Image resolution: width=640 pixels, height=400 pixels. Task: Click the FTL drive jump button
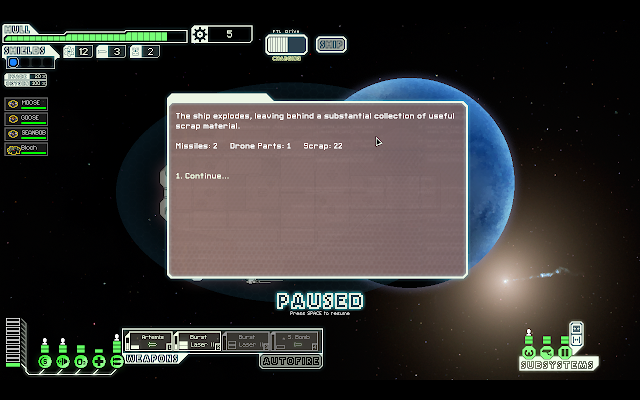288,44
